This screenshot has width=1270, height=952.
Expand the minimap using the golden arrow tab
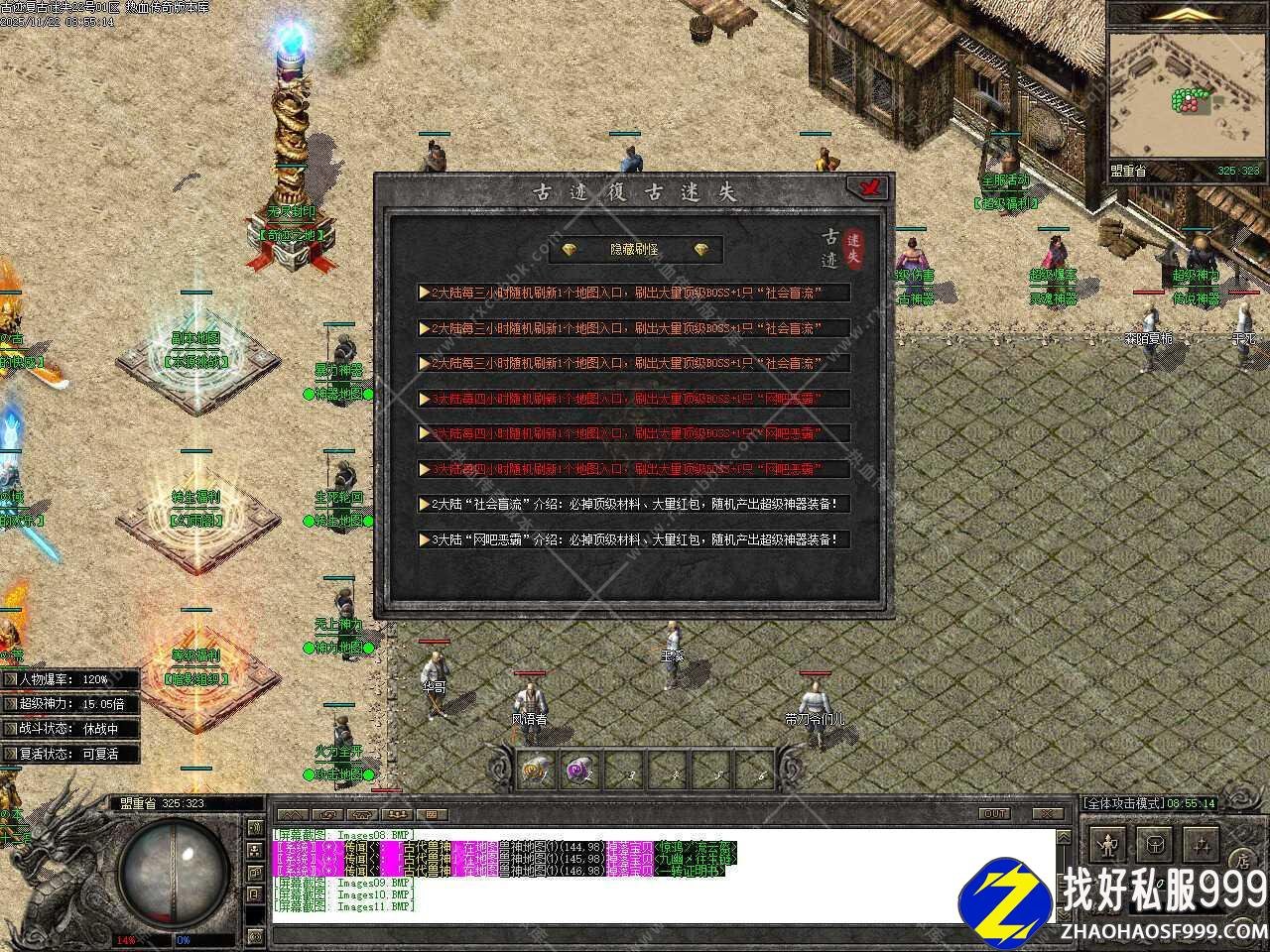click(x=1187, y=14)
